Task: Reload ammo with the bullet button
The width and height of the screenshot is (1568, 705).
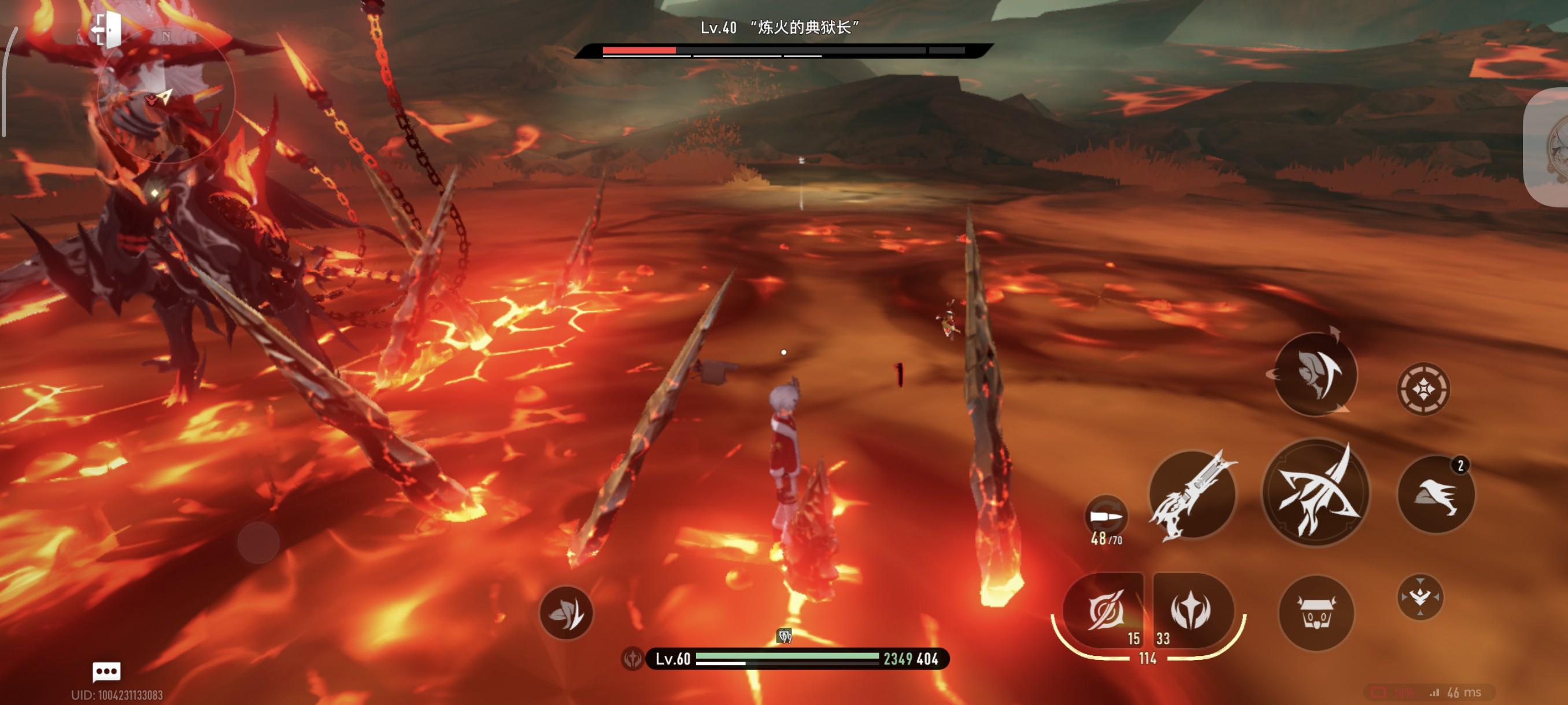Action: (1106, 517)
